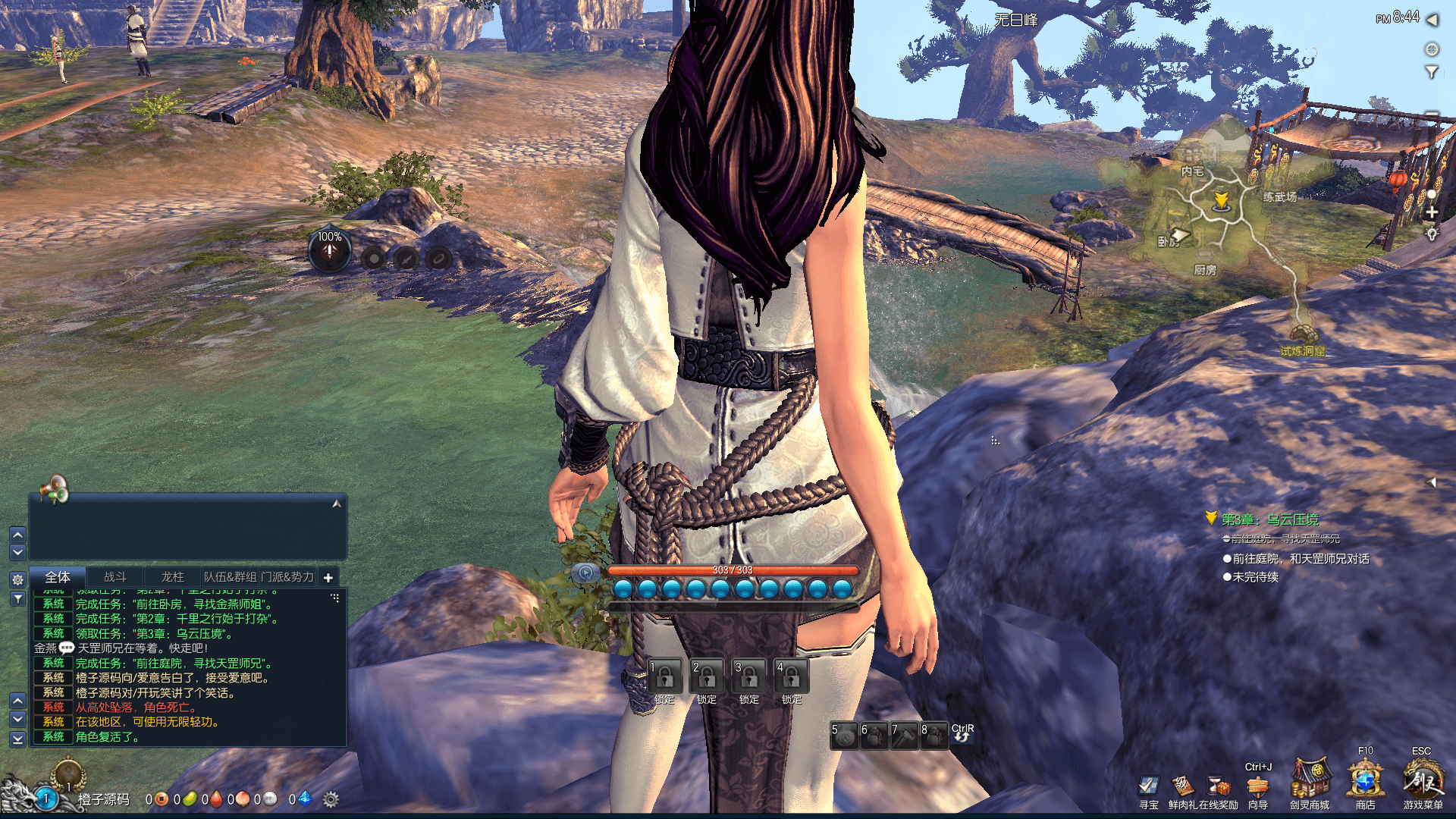
Task: Open the 寻宝 treasure hunt icon
Action: coord(1149,786)
